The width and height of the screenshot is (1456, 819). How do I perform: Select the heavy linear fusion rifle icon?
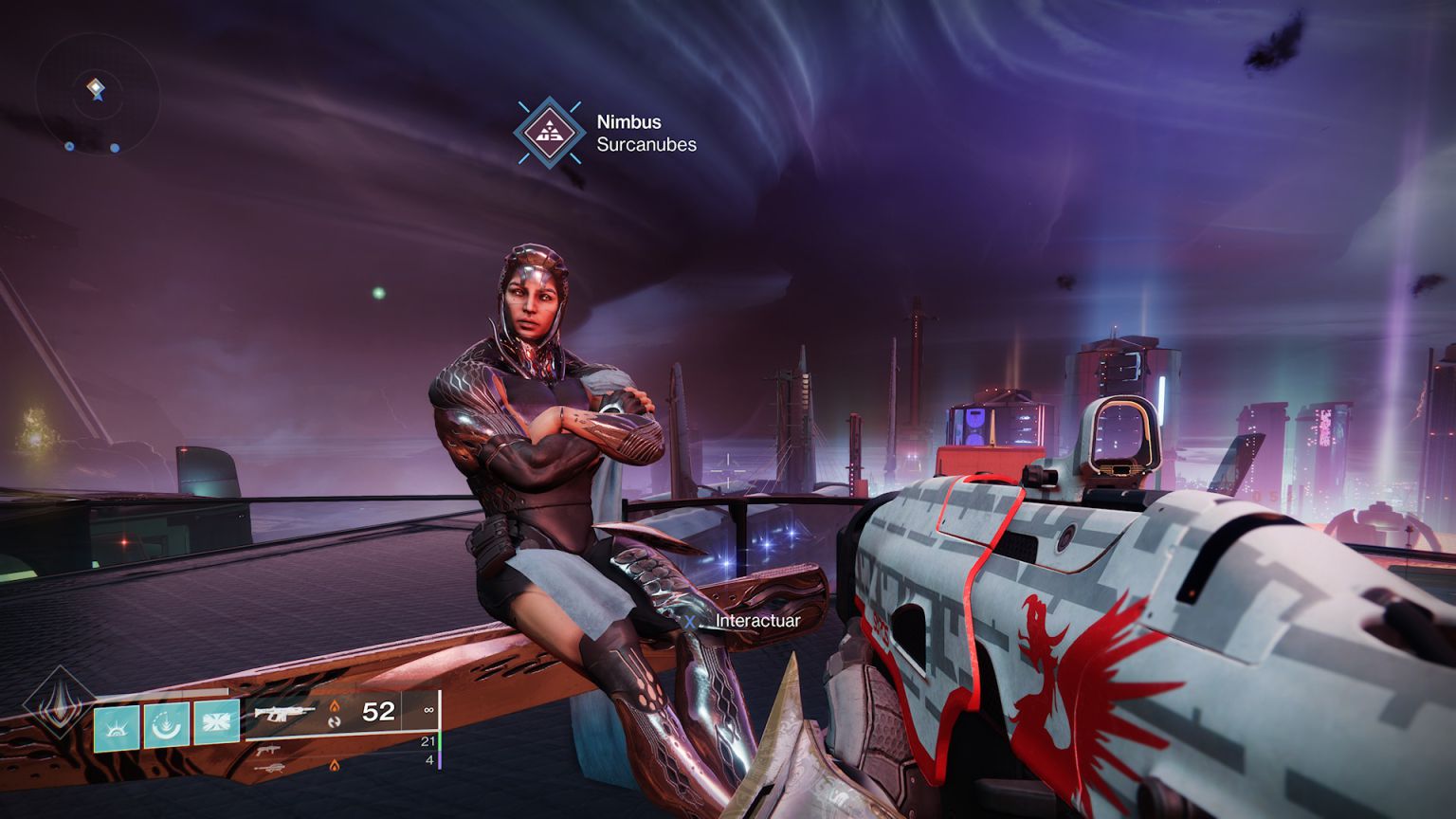point(270,767)
